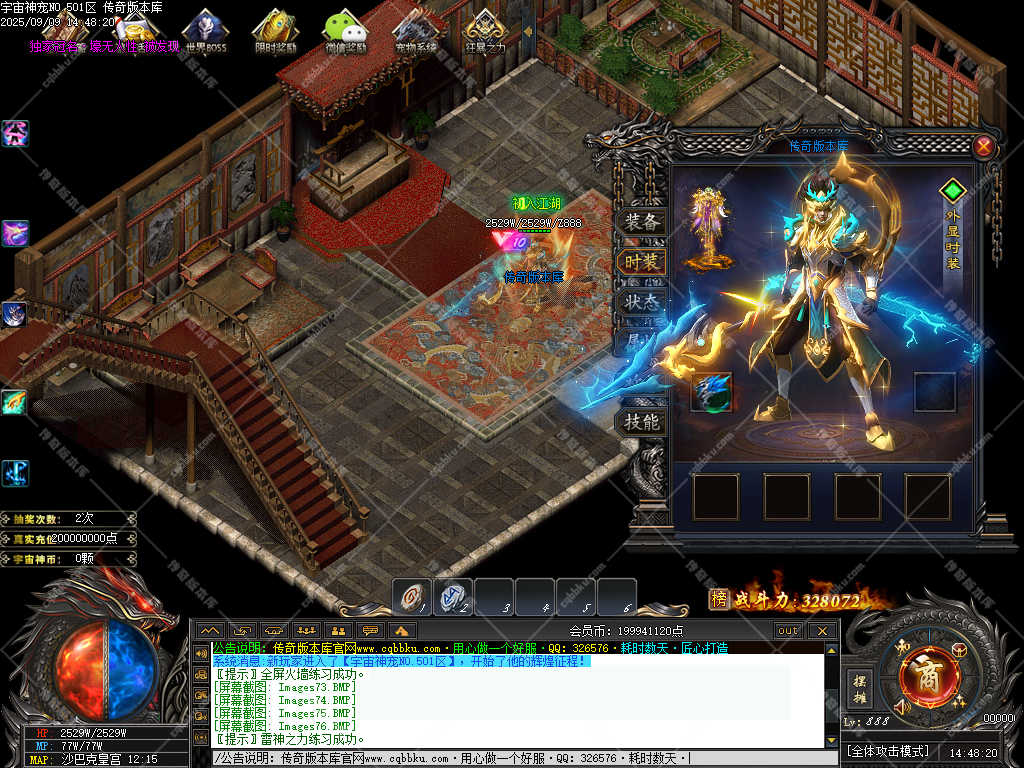Screen dimensions: 1024x768
Task: Open the 宠物系统 pet system
Action: 418,30
